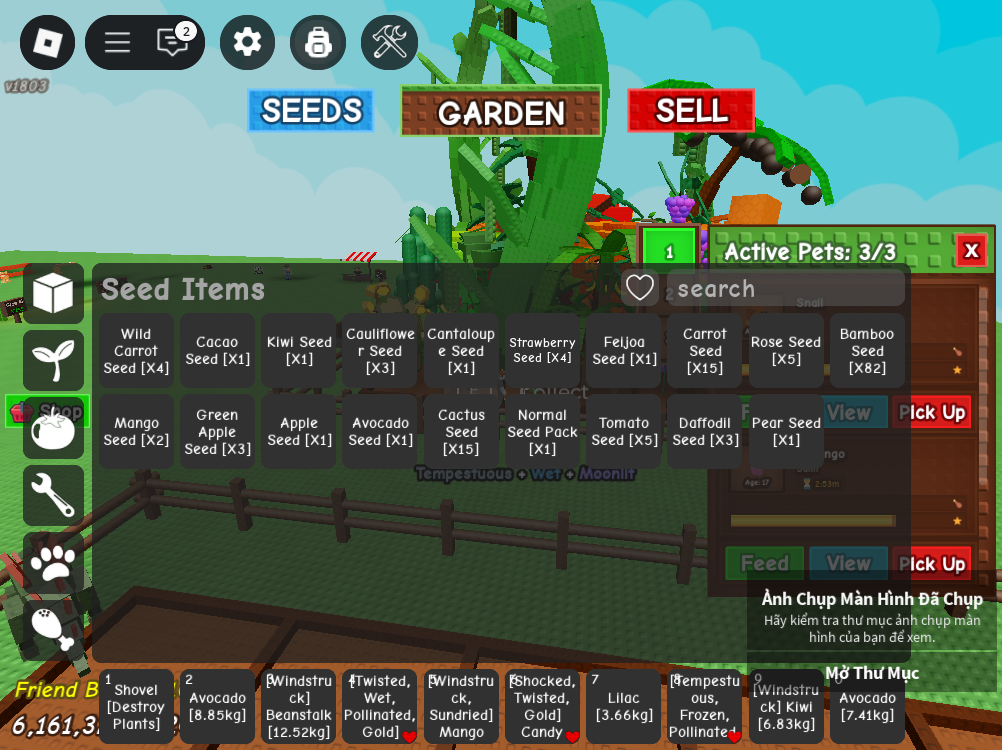Open the gear settings icon
1002x750 pixels.
click(x=247, y=42)
